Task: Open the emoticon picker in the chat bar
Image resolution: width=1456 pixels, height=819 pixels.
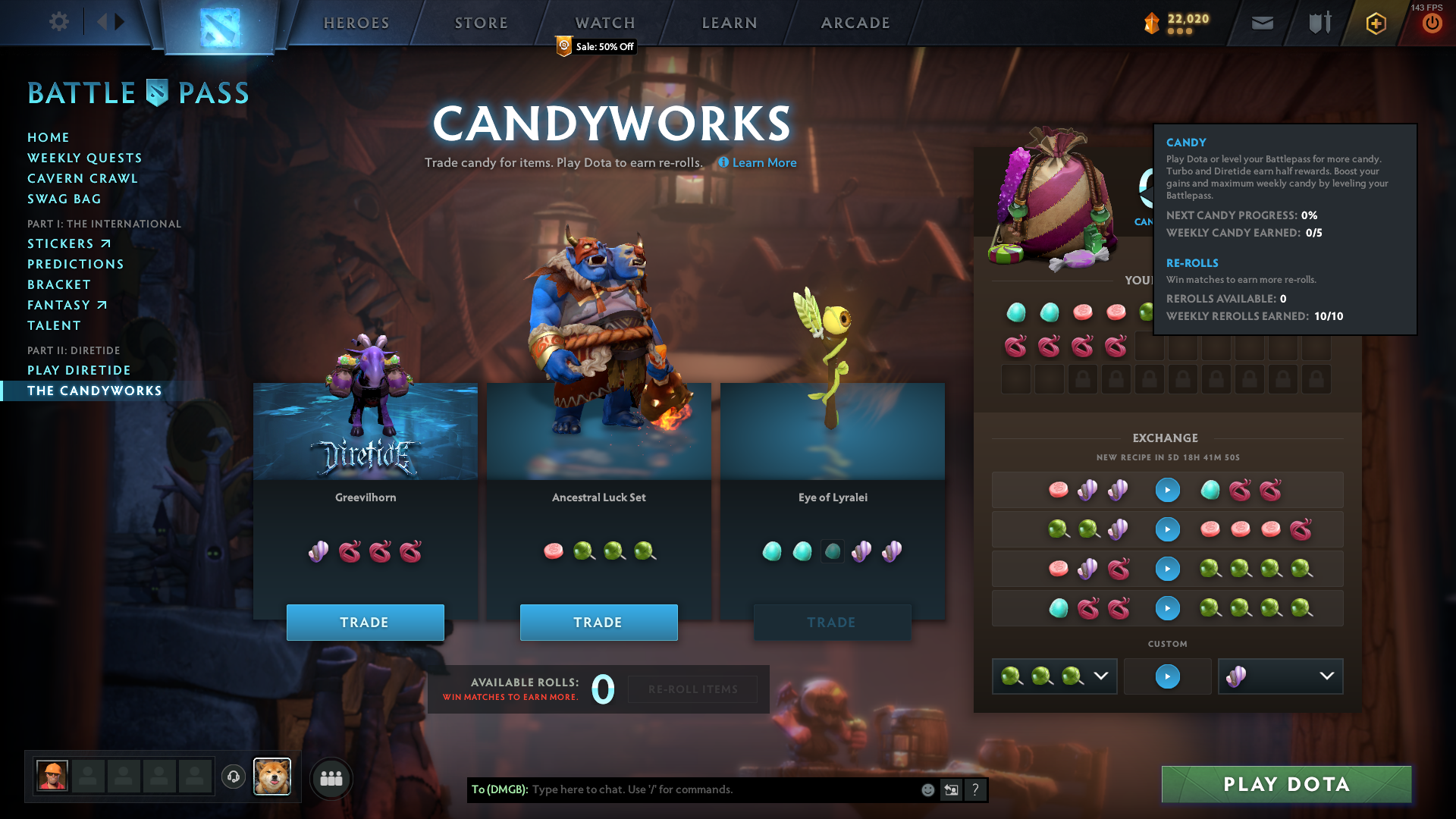Action: pyautogui.click(x=927, y=789)
